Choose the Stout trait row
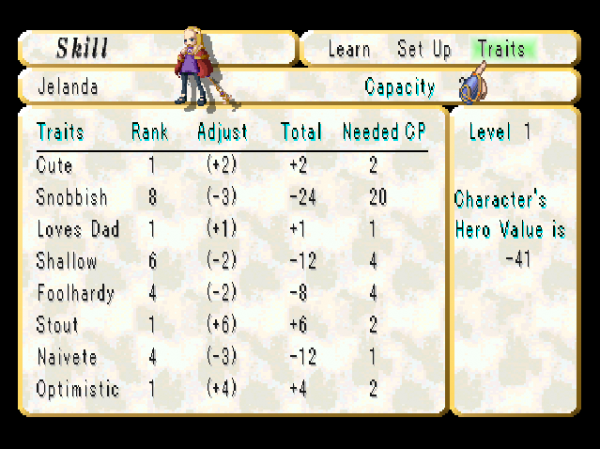Screen dimensions: 600x449 (57, 326)
